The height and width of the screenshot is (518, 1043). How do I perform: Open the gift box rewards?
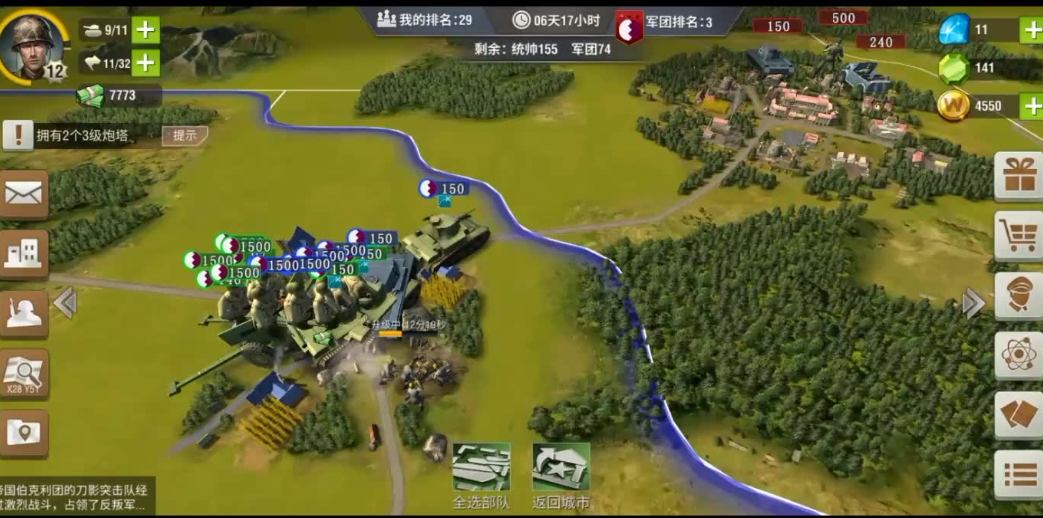click(1019, 177)
